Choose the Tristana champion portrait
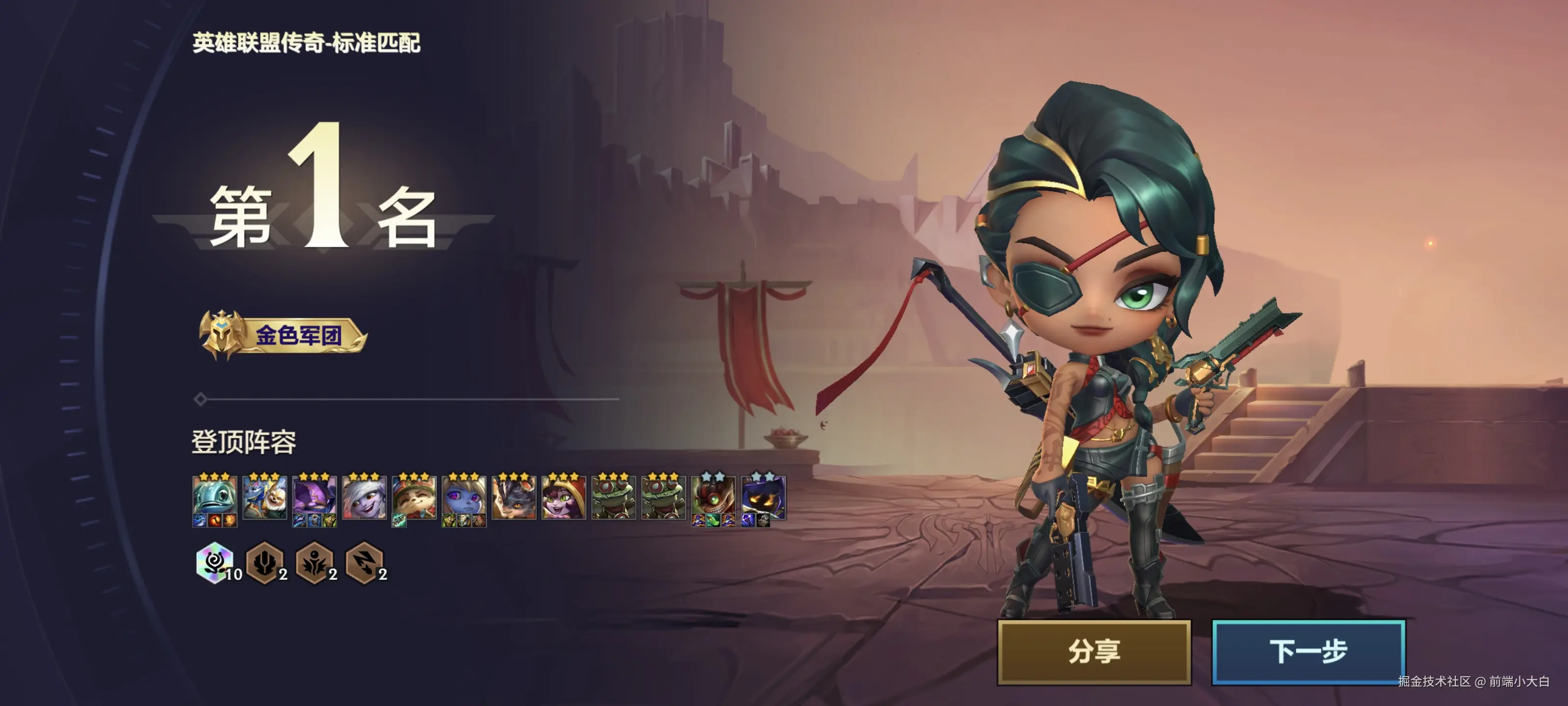The width and height of the screenshot is (1568, 706). (364, 497)
